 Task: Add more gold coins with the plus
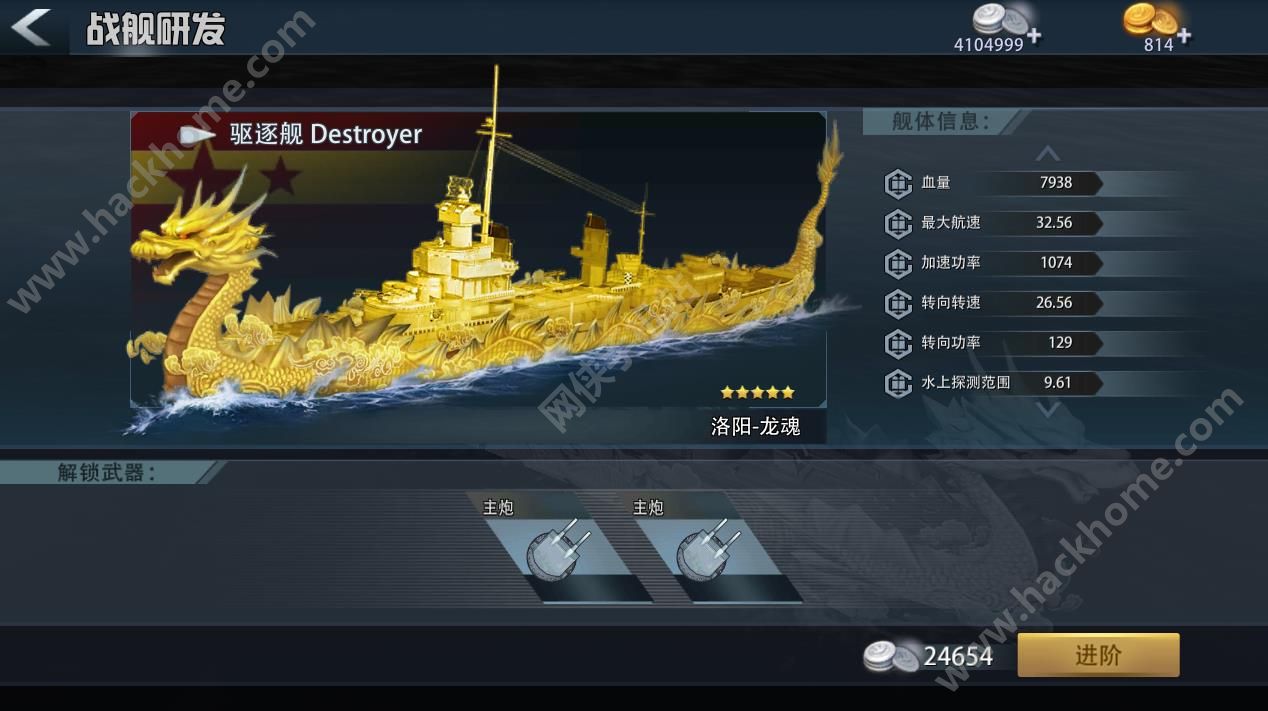(x=1184, y=36)
